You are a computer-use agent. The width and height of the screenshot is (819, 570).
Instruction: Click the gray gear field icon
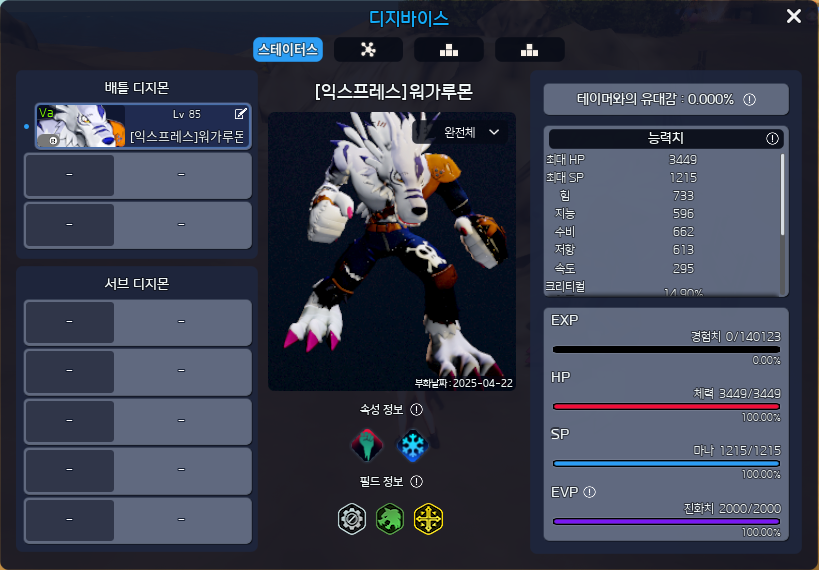point(352,518)
